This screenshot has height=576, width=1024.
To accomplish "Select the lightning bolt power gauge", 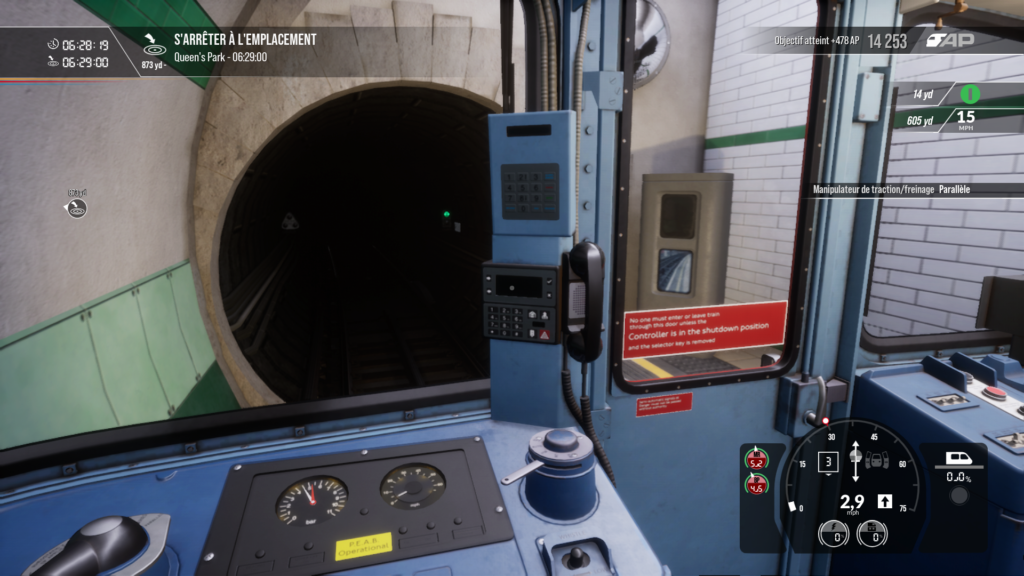I will (834, 533).
